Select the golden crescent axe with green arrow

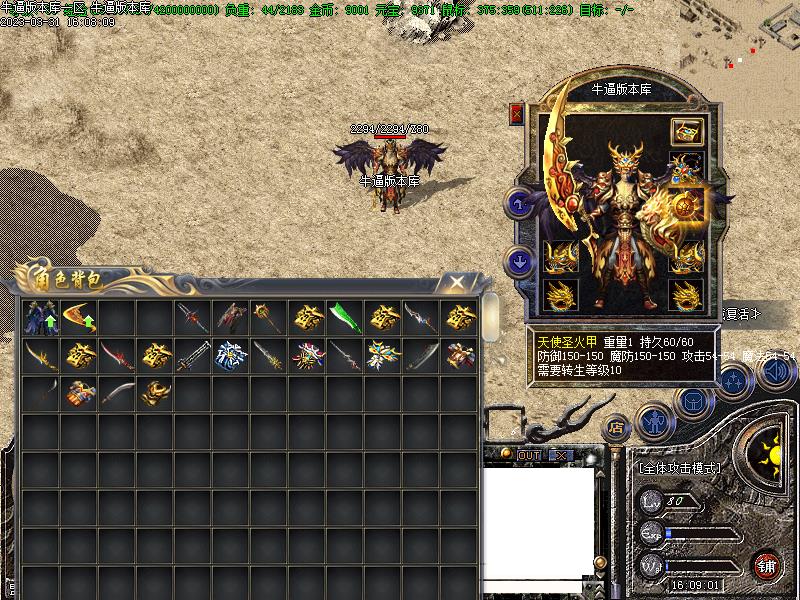coord(79,318)
